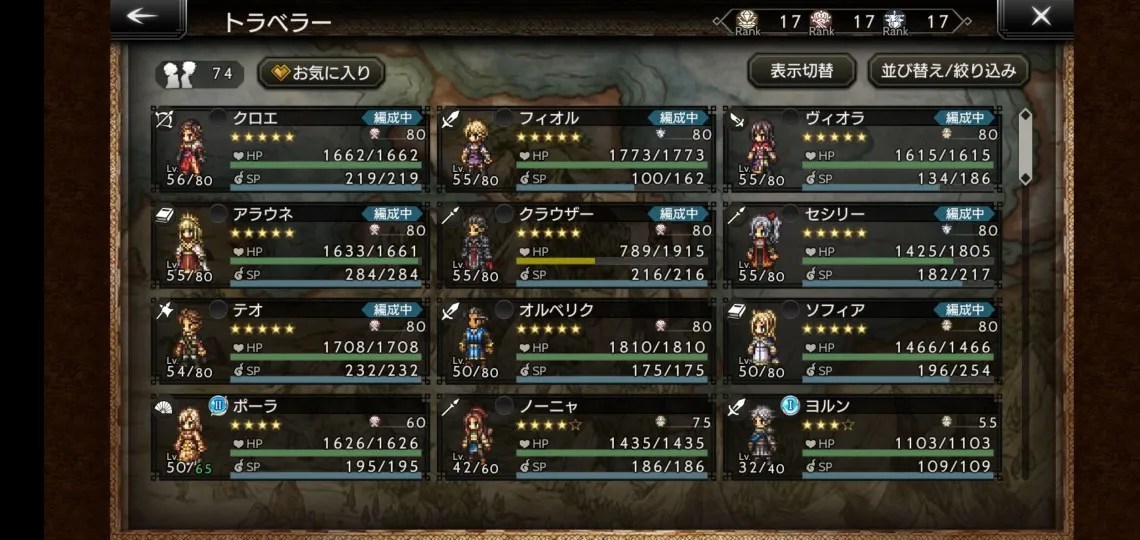Viewport: 1140px width, 540px height.
Task: Open the お気に入り favorites filter
Action: pos(322,73)
